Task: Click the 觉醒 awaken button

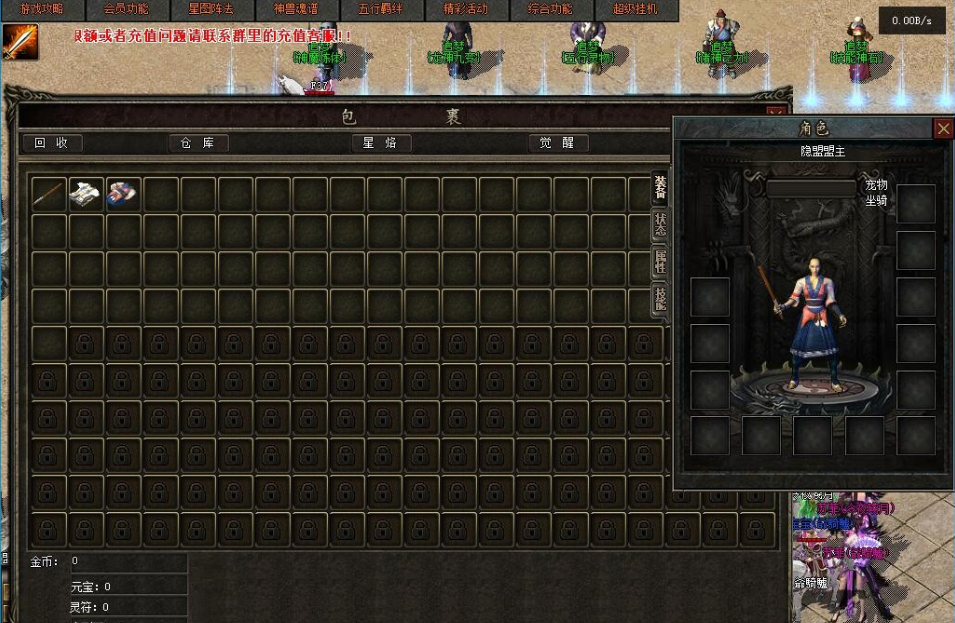Action: (558, 143)
